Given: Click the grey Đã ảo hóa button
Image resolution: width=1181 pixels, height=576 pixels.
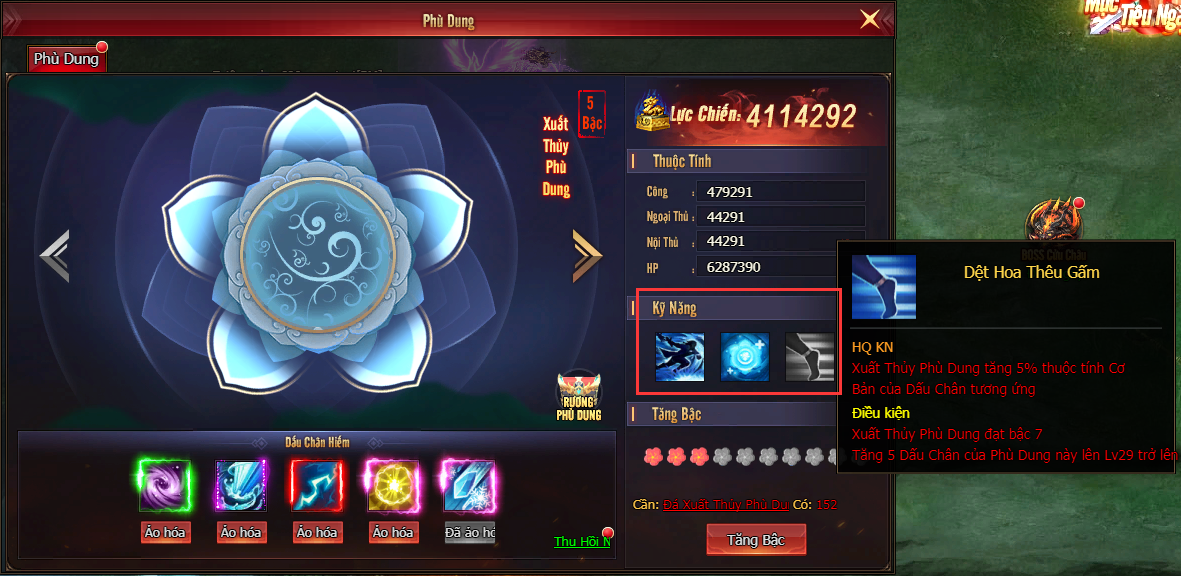Looking at the screenshot, I should (x=469, y=533).
